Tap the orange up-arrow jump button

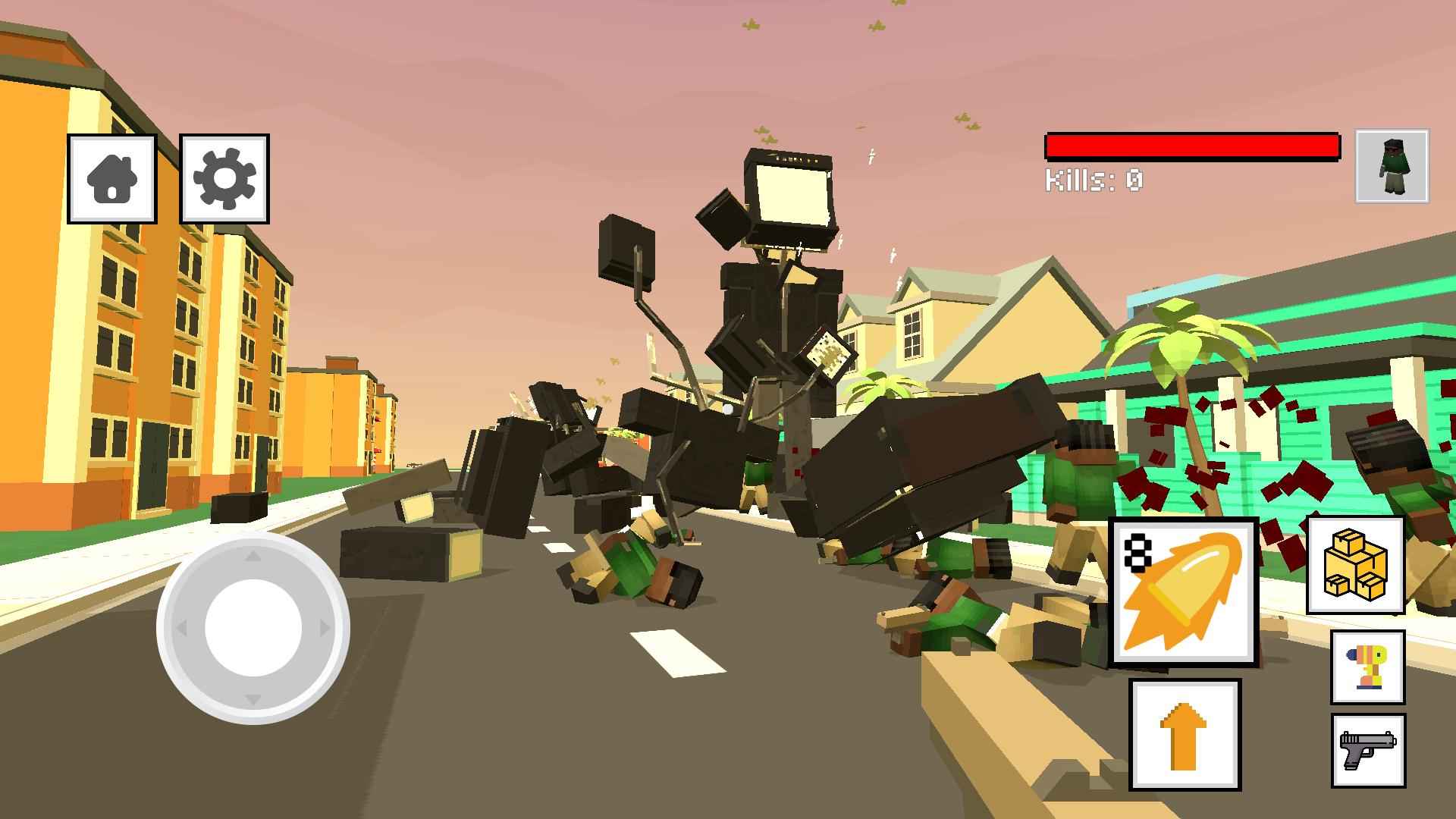click(x=1185, y=734)
